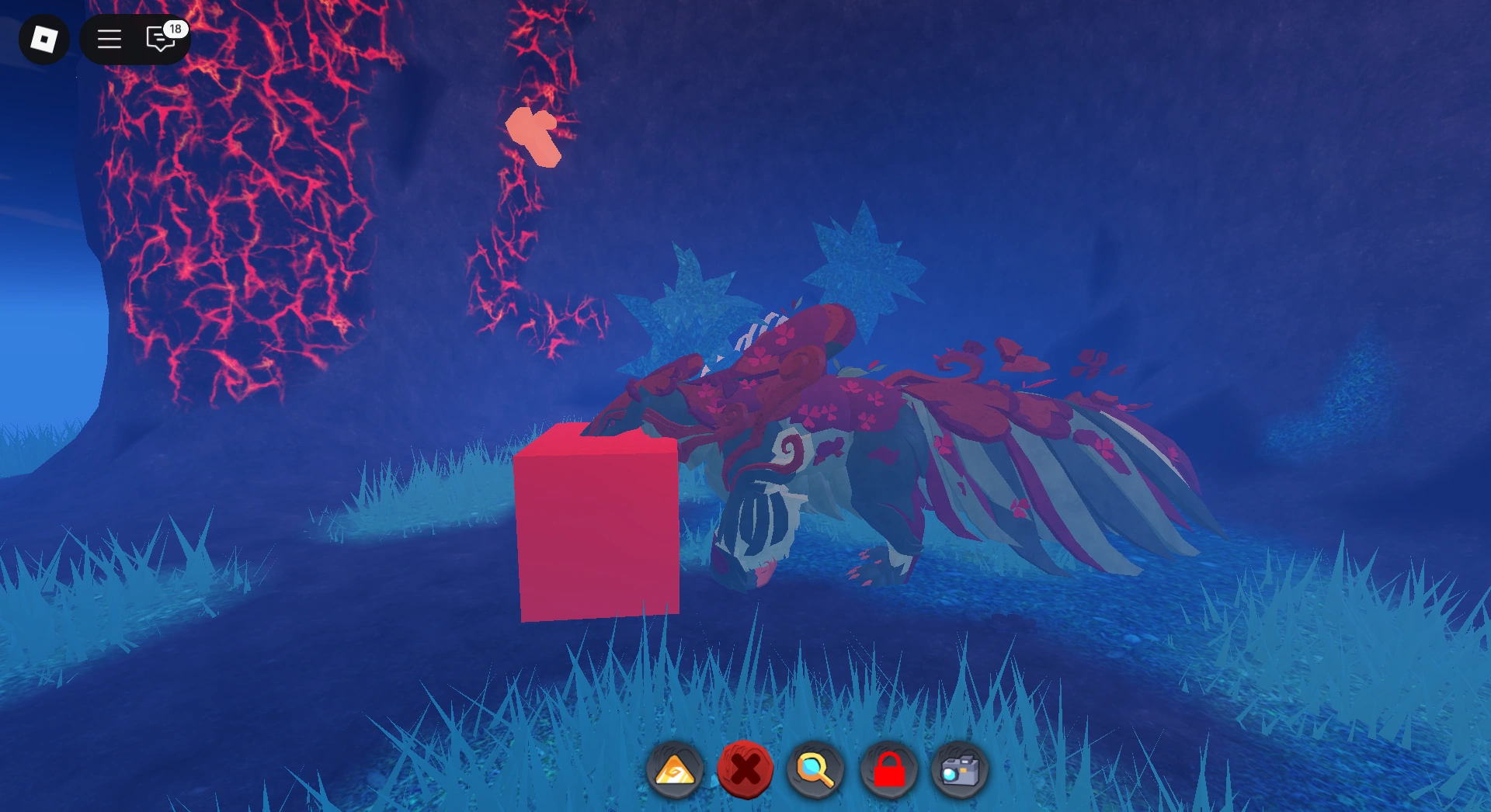Open the camera snapshot tool
The height and width of the screenshot is (812, 1491).
pyautogui.click(x=960, y=770)
